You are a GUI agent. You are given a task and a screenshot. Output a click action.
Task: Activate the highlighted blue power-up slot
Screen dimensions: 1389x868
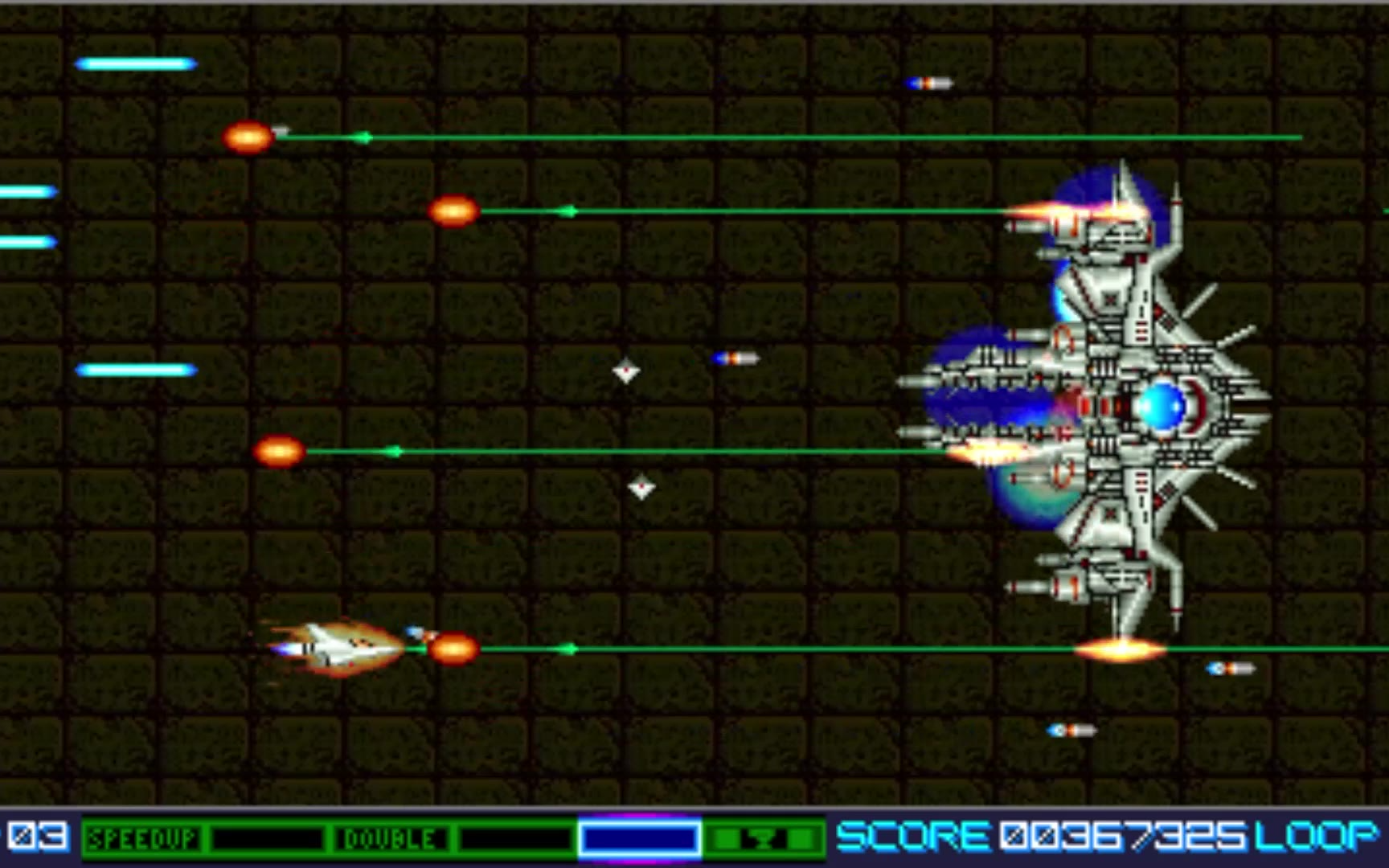(639, 839)
